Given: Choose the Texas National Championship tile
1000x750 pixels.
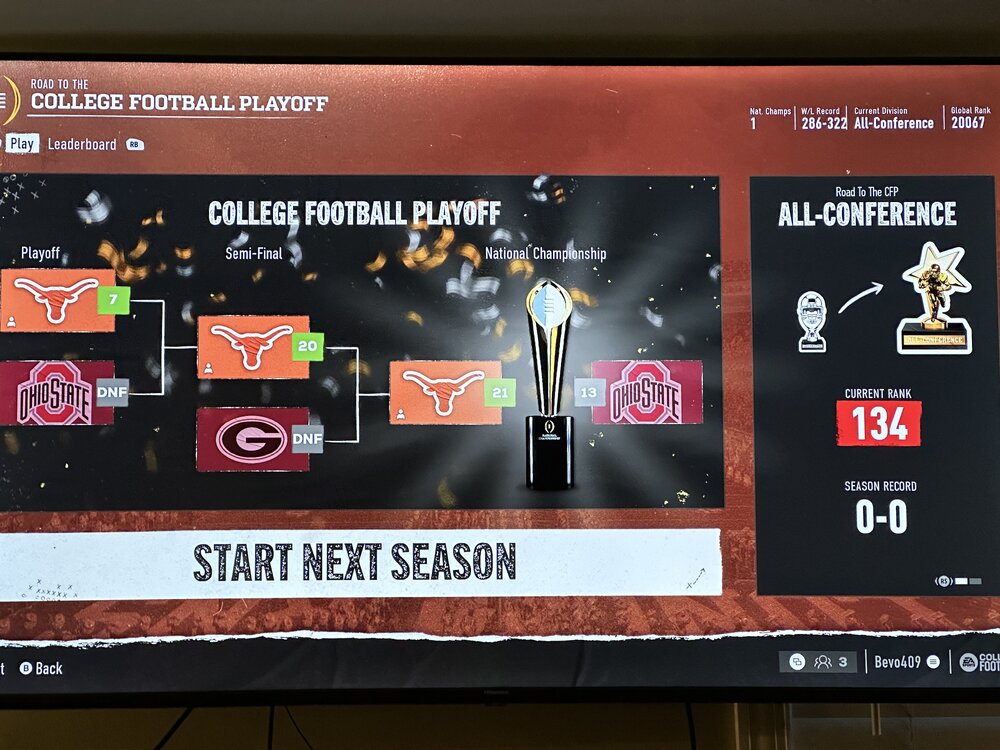Looking at the screenshot, I should tap(445, 392).
